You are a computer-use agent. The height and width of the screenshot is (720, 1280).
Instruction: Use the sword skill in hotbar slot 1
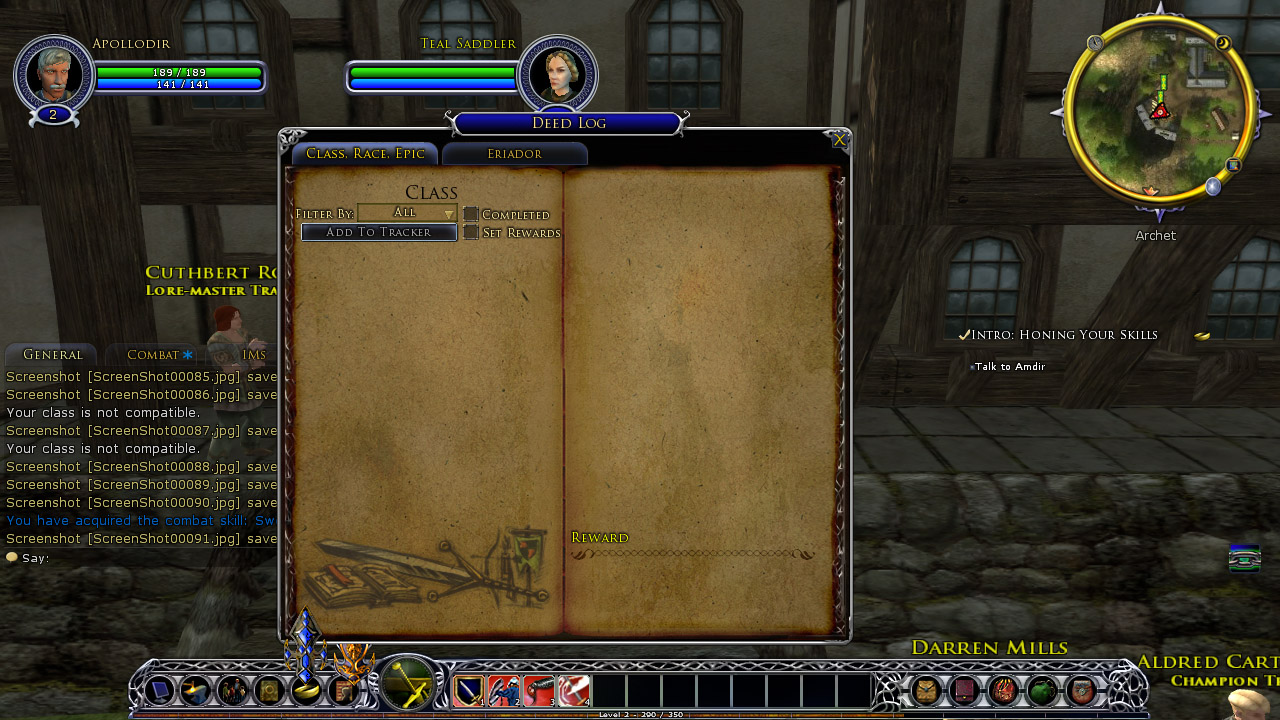pos(468,691)
